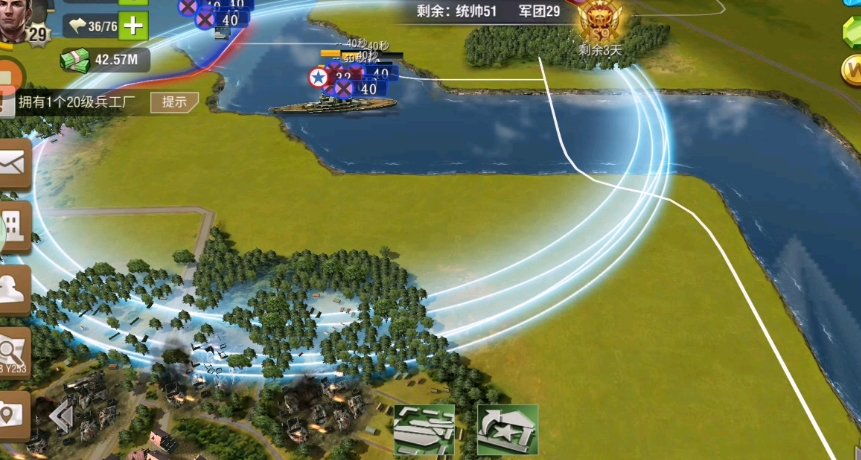Screen dimensions: 861x460
Task: Open the coordinate search magnifier
Action: tap(14, 351)
